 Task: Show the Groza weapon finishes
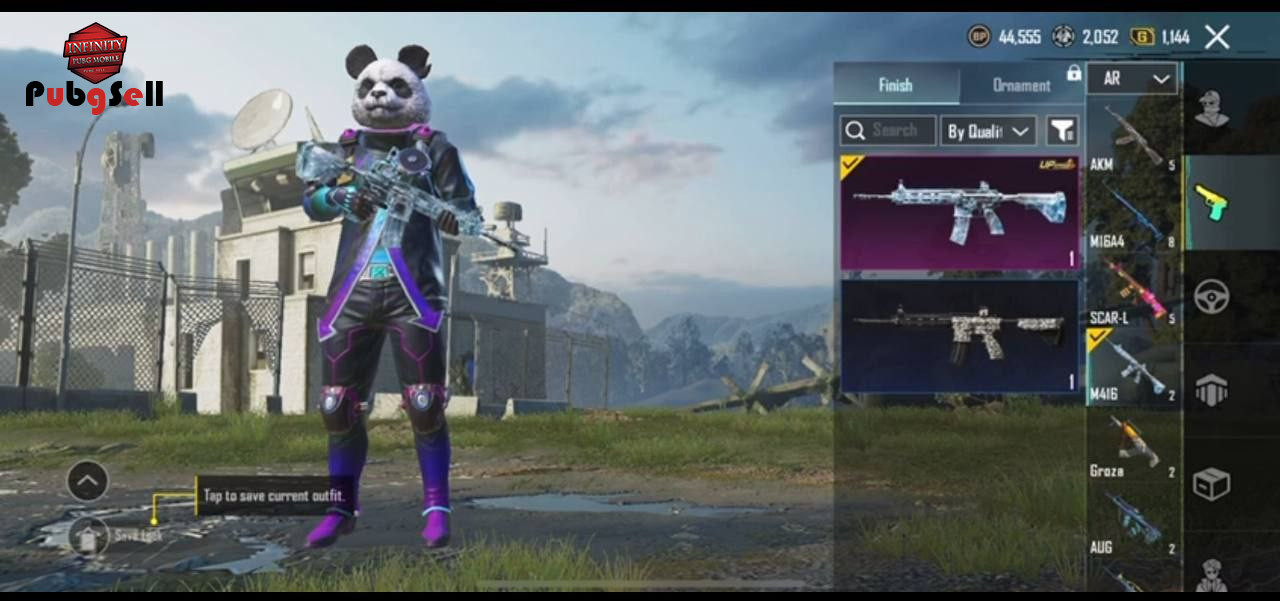tap(1133, 444)
